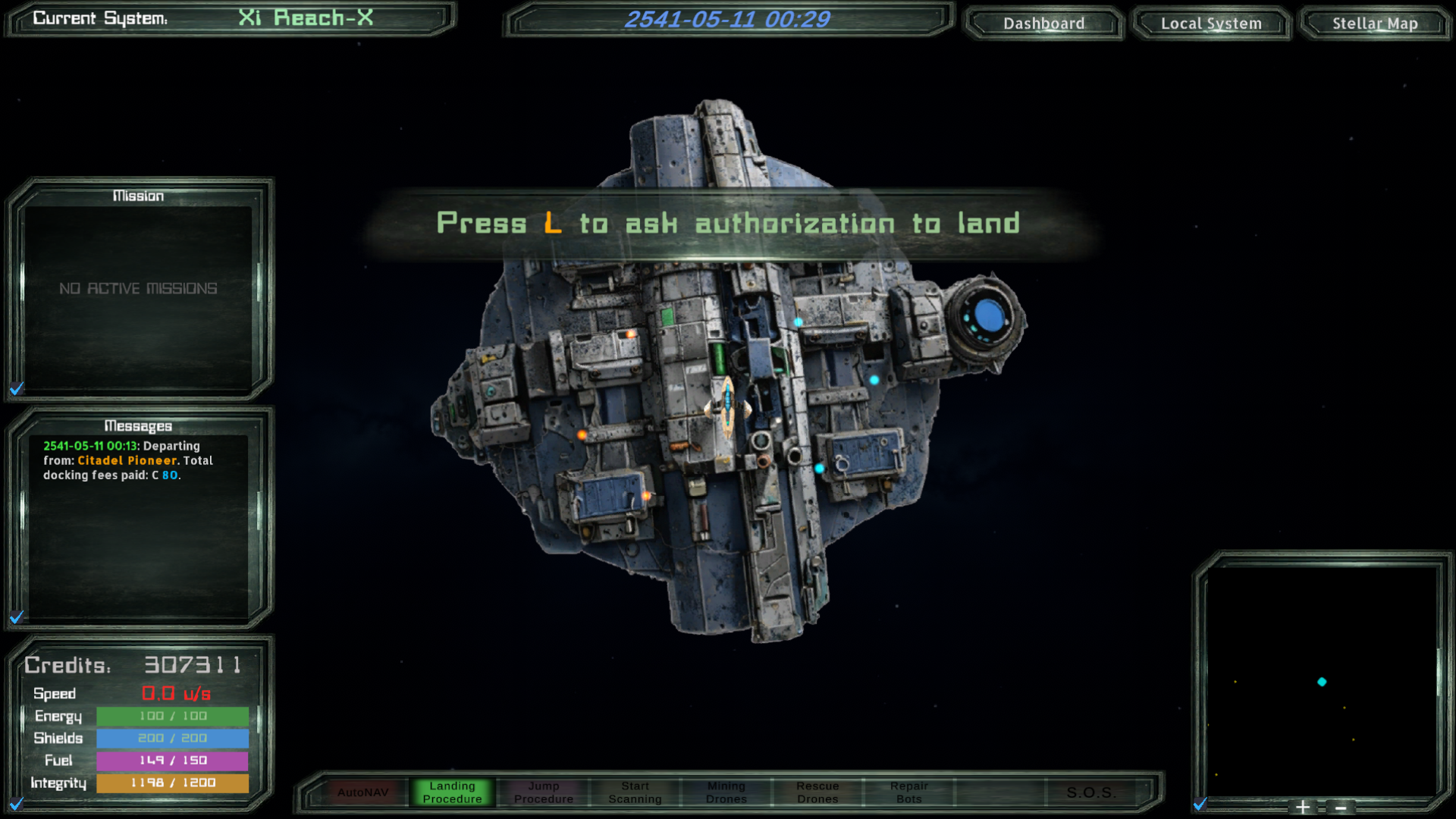The height and width of the screenshot is (819, 1456).
Task: Toggle the Messages panel checkmark
Action: (17, 617)
